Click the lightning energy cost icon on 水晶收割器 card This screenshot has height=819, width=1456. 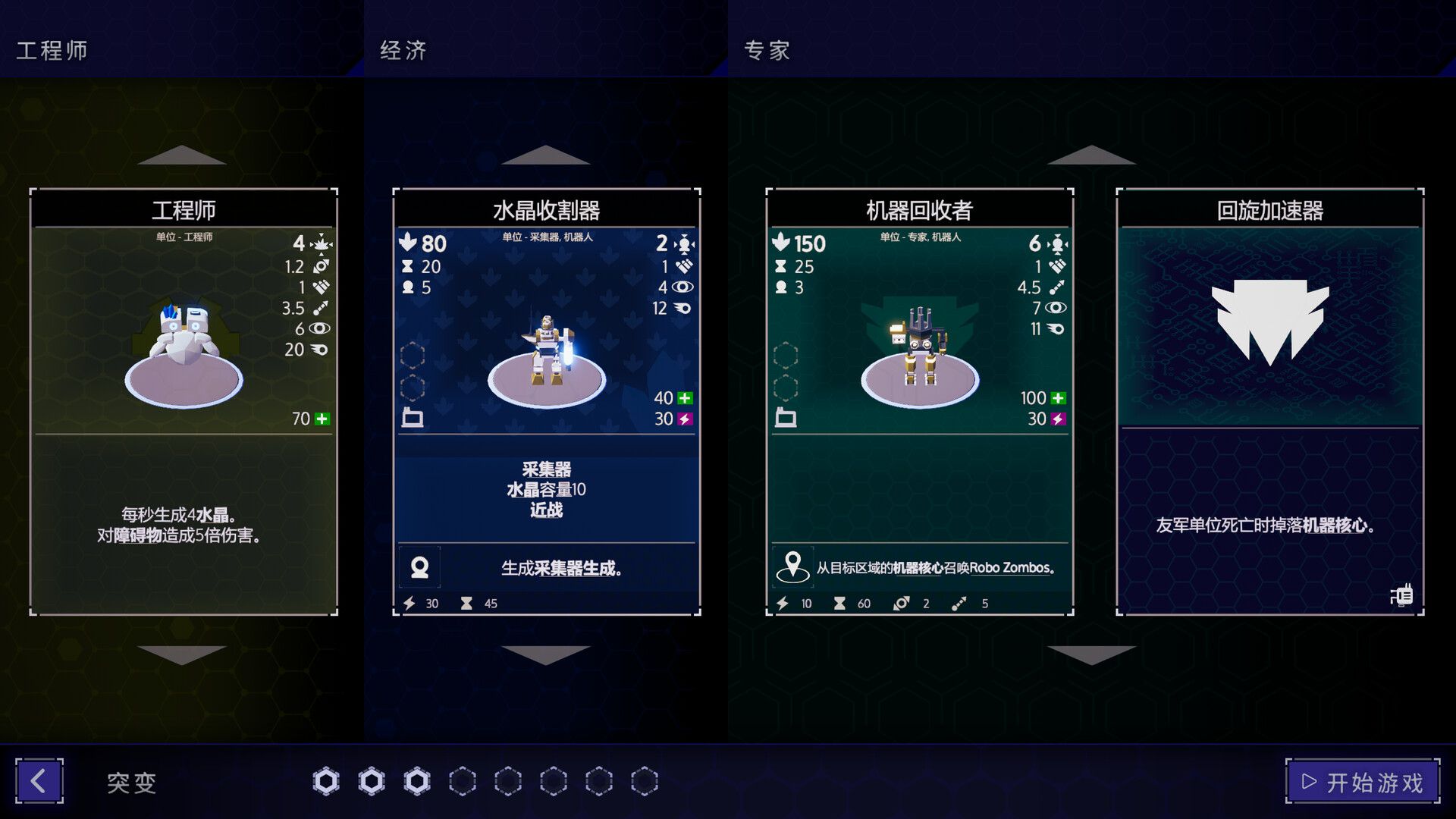point(409,602)
